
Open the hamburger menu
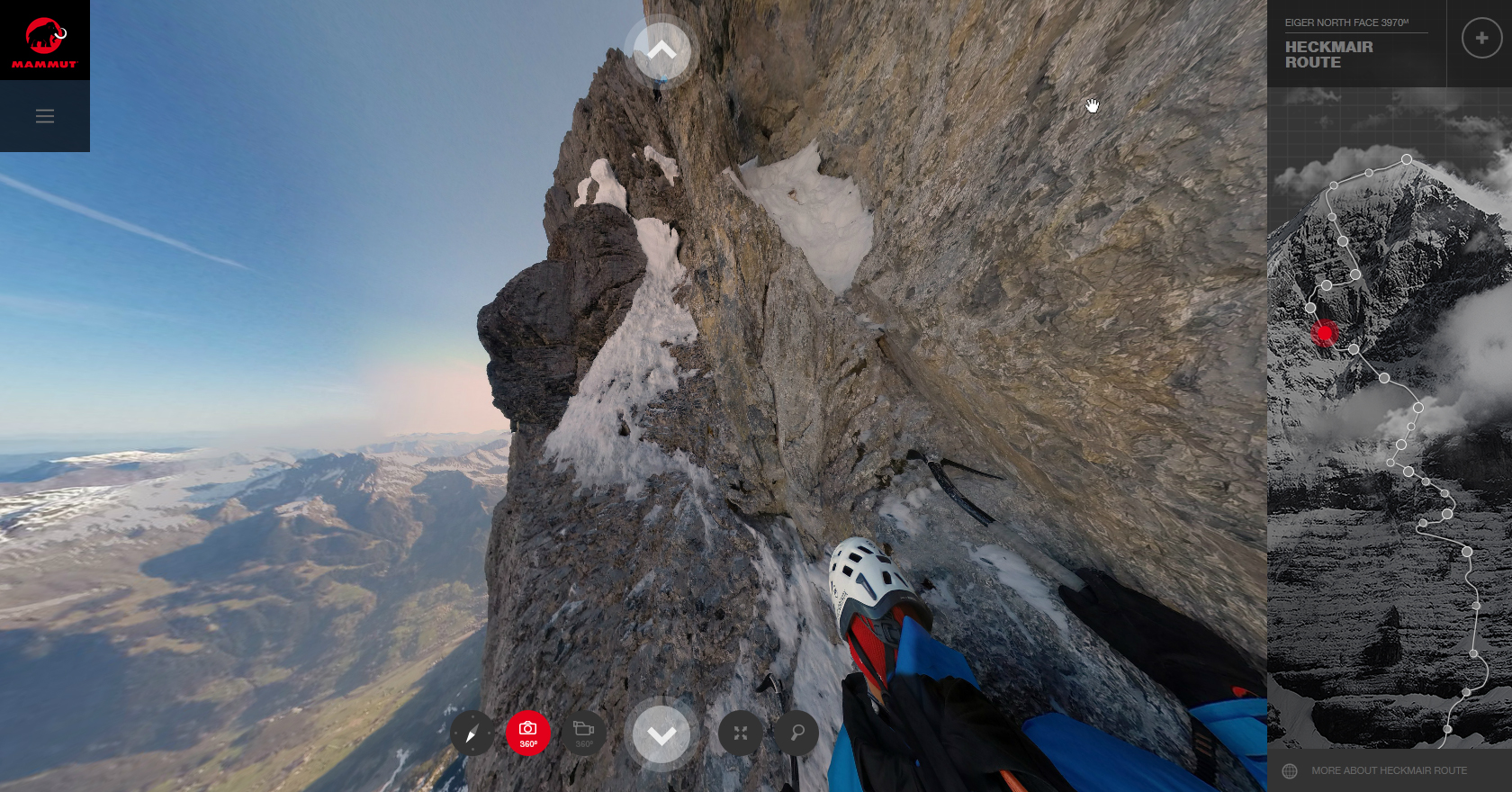pos(45,116)
